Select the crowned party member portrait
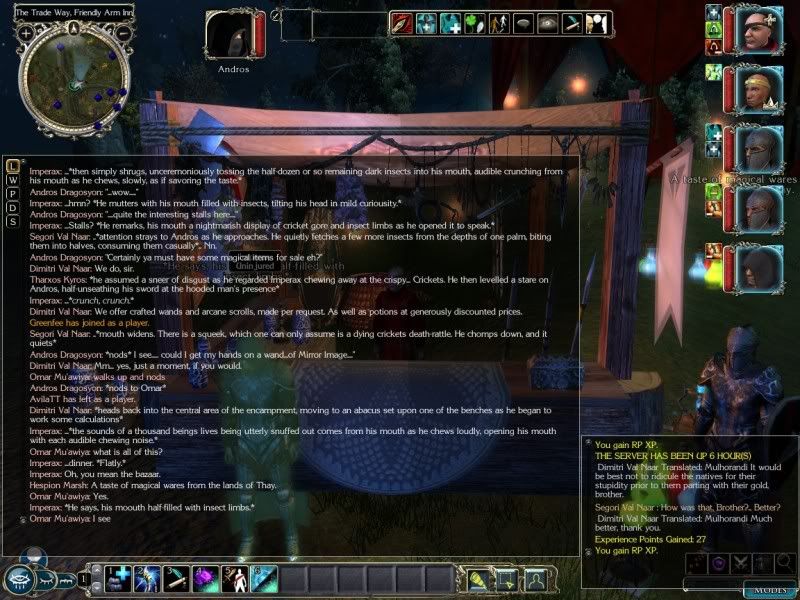800x600 pixels. tap(758, 92)
